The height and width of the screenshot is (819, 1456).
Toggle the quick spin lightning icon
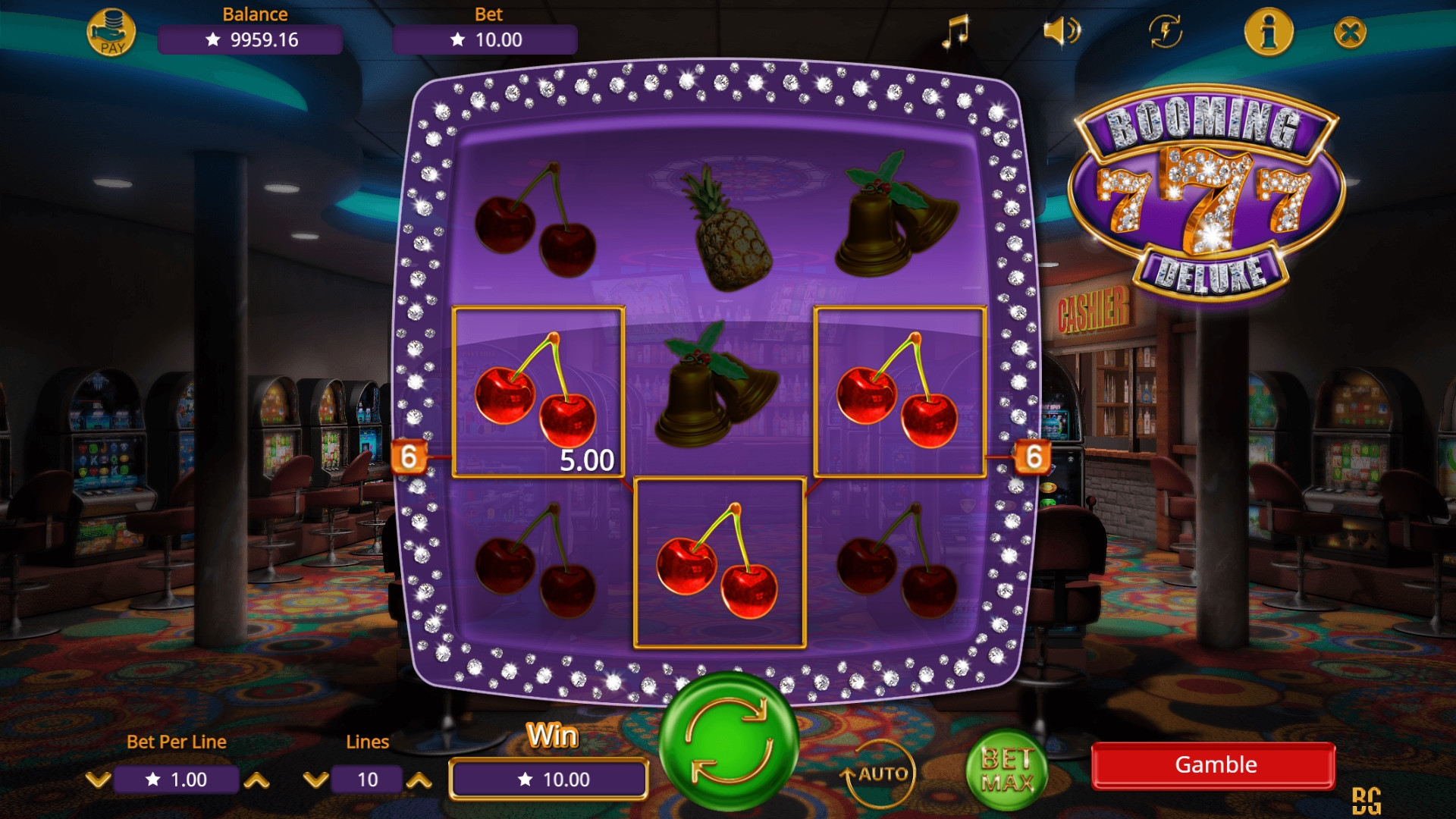tap(1166, 32)
